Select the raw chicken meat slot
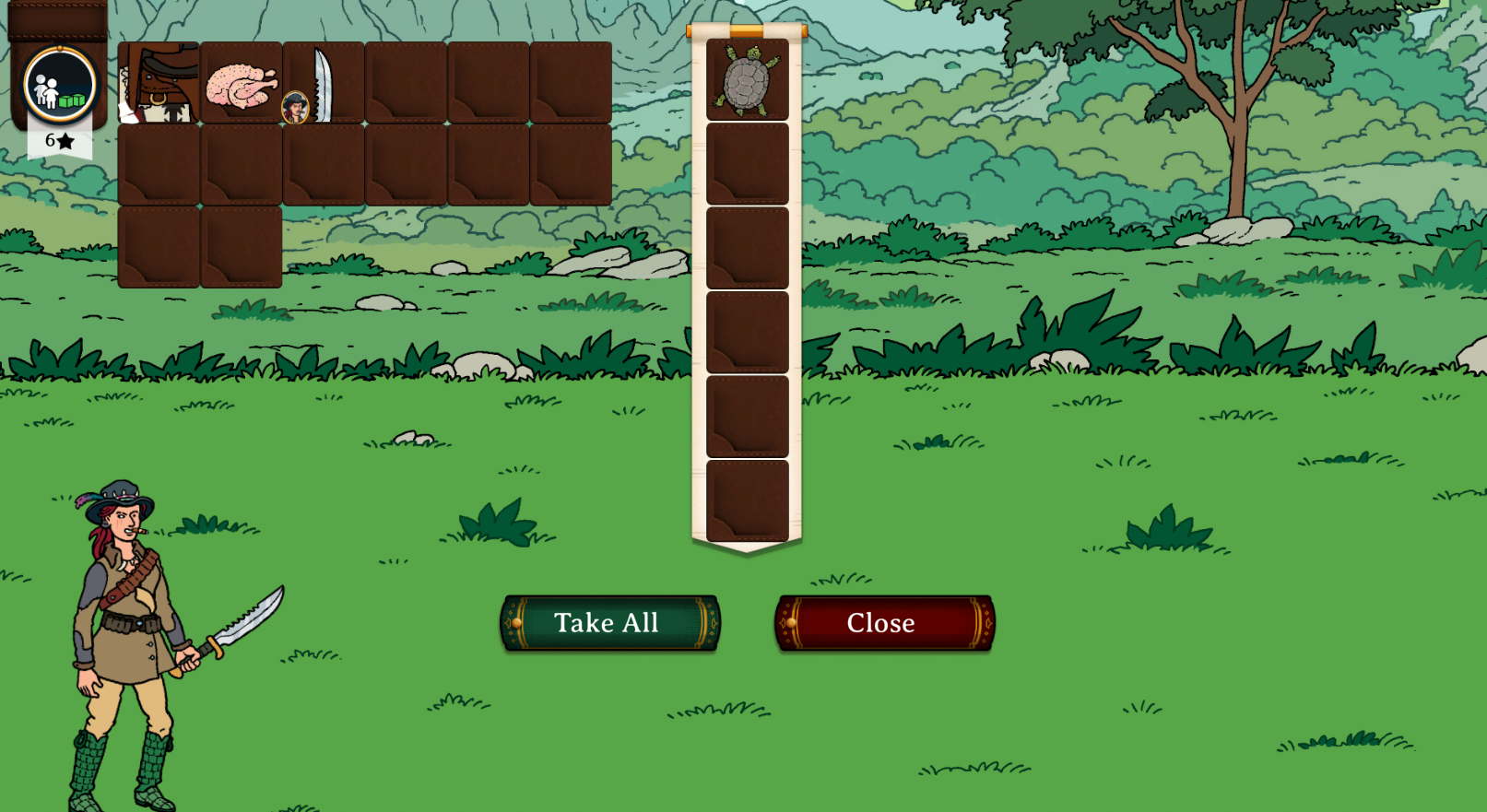This screenshot has height=812, width=1487. tap(242, 83)
